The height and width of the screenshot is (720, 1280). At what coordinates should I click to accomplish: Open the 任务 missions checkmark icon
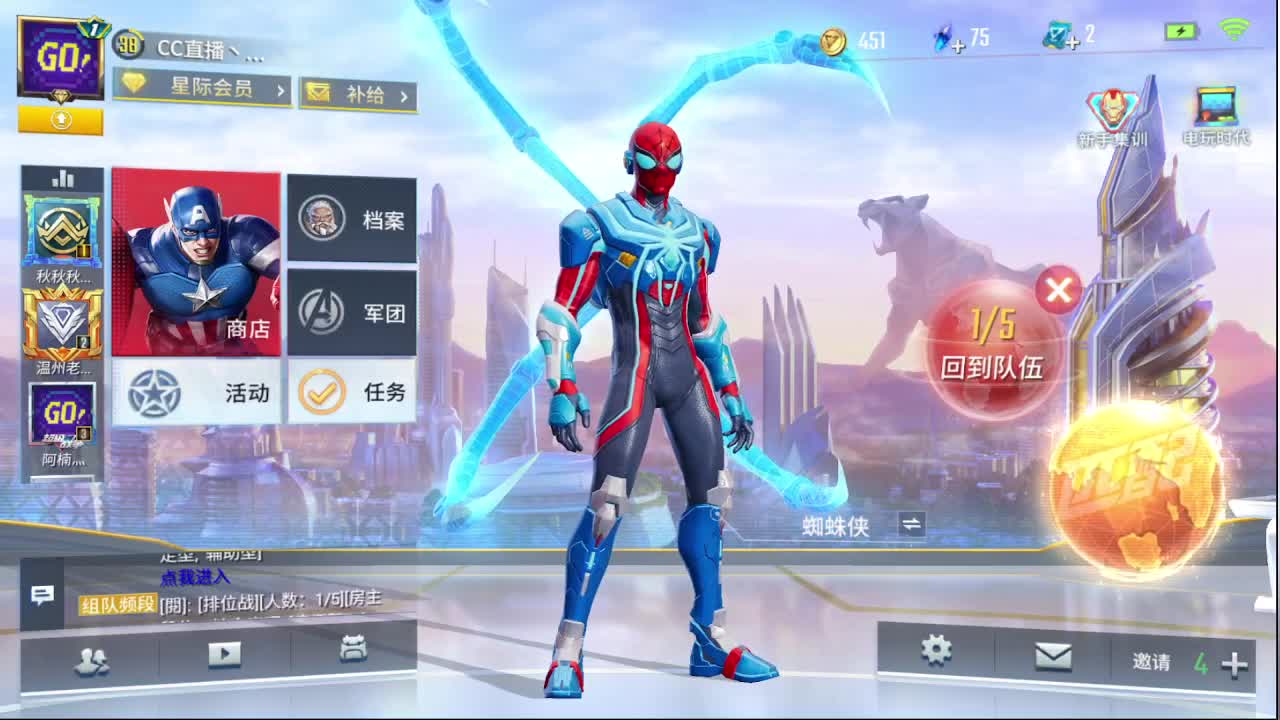coord(352,394)
